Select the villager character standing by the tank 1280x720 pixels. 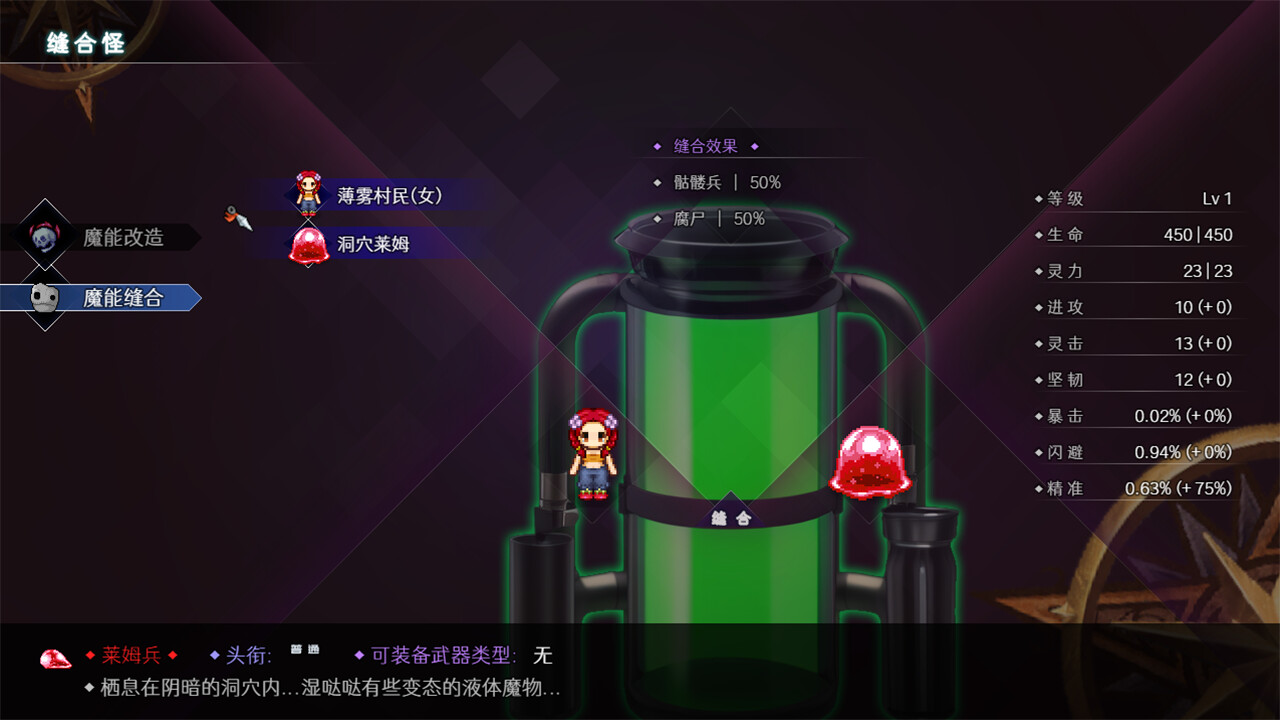pyautogui.click(x=595, y=455)
